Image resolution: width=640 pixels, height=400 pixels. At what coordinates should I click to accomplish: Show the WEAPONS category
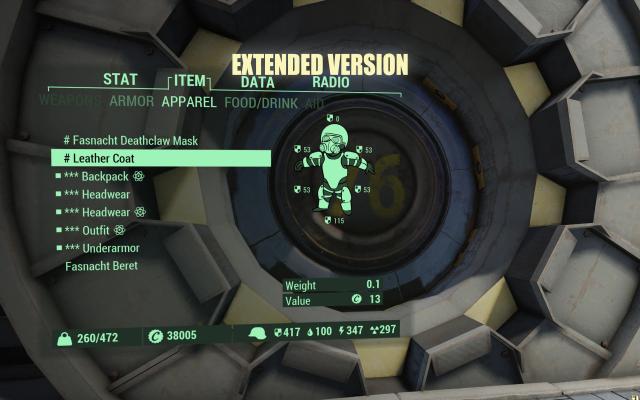pyautogui.click(x=70, y=100)
